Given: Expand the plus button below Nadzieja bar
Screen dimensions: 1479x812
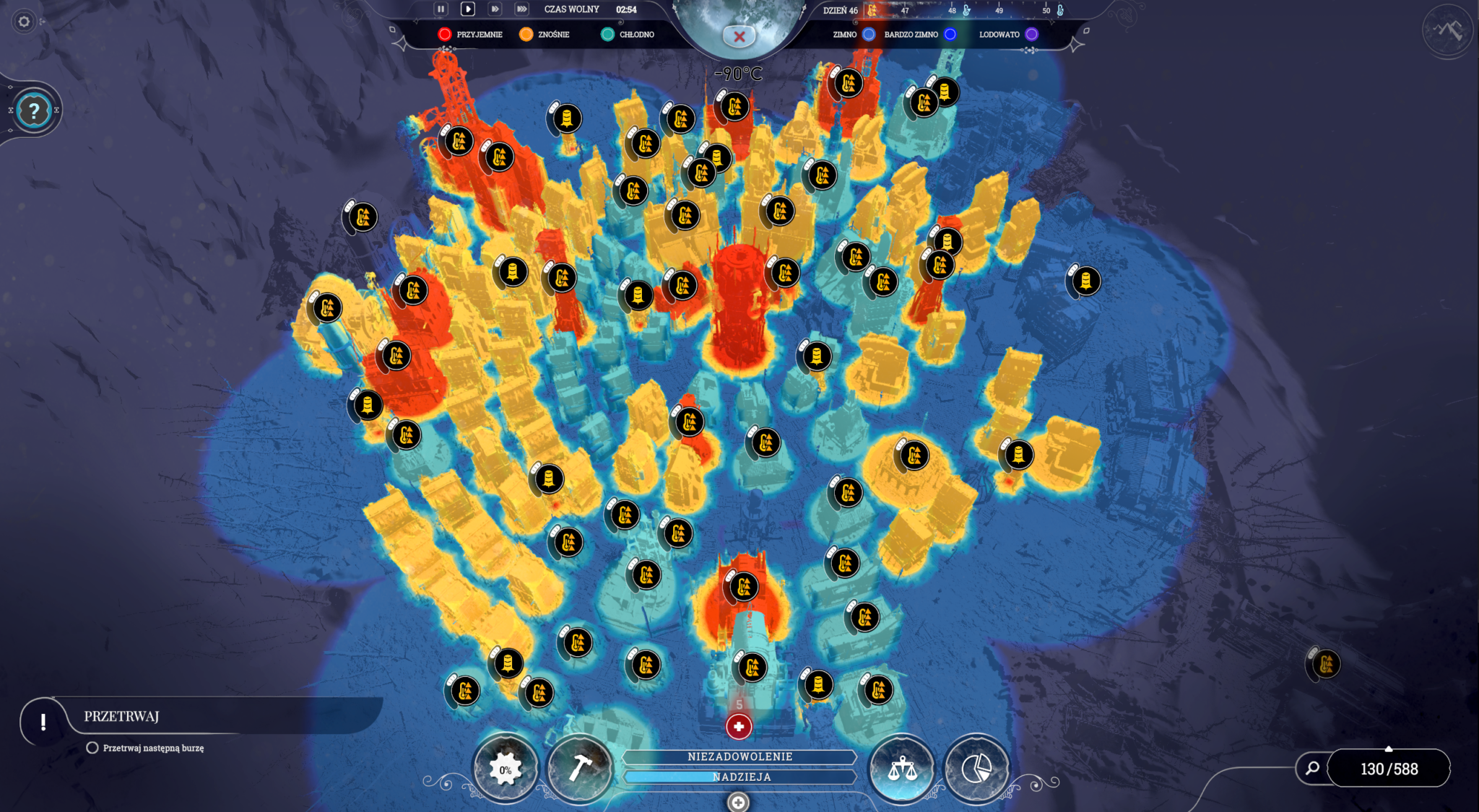Looking at the screenshot, I should pos(738,802).
